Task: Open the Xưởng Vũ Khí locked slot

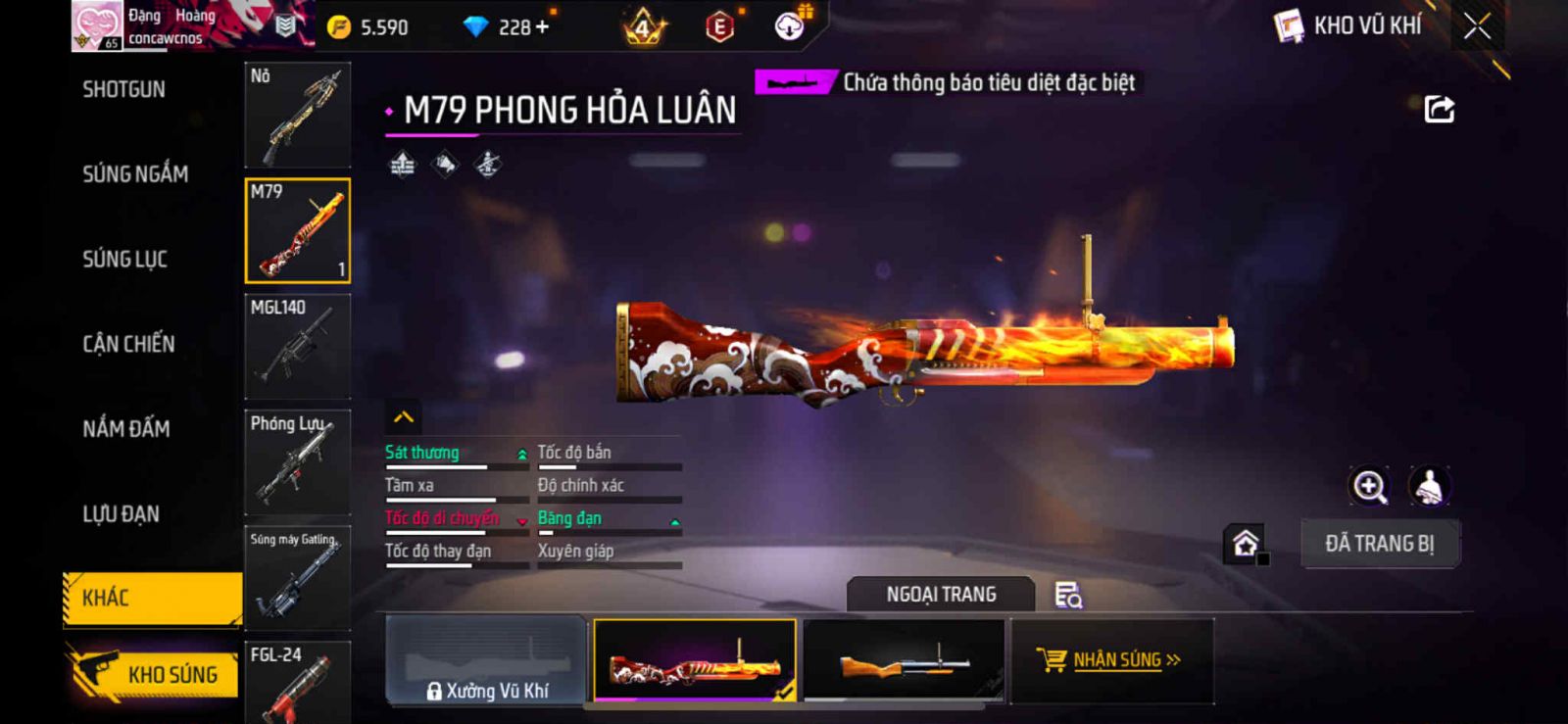Action: click(487, 661)
